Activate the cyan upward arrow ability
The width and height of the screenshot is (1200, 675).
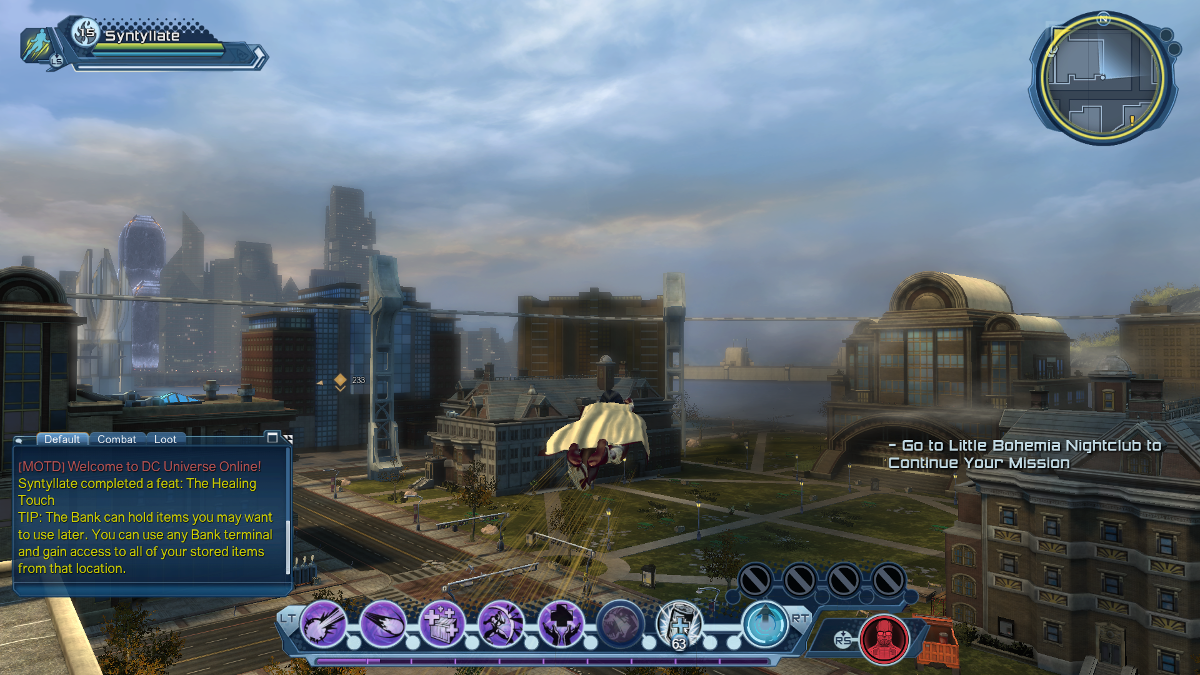point(765,623)
